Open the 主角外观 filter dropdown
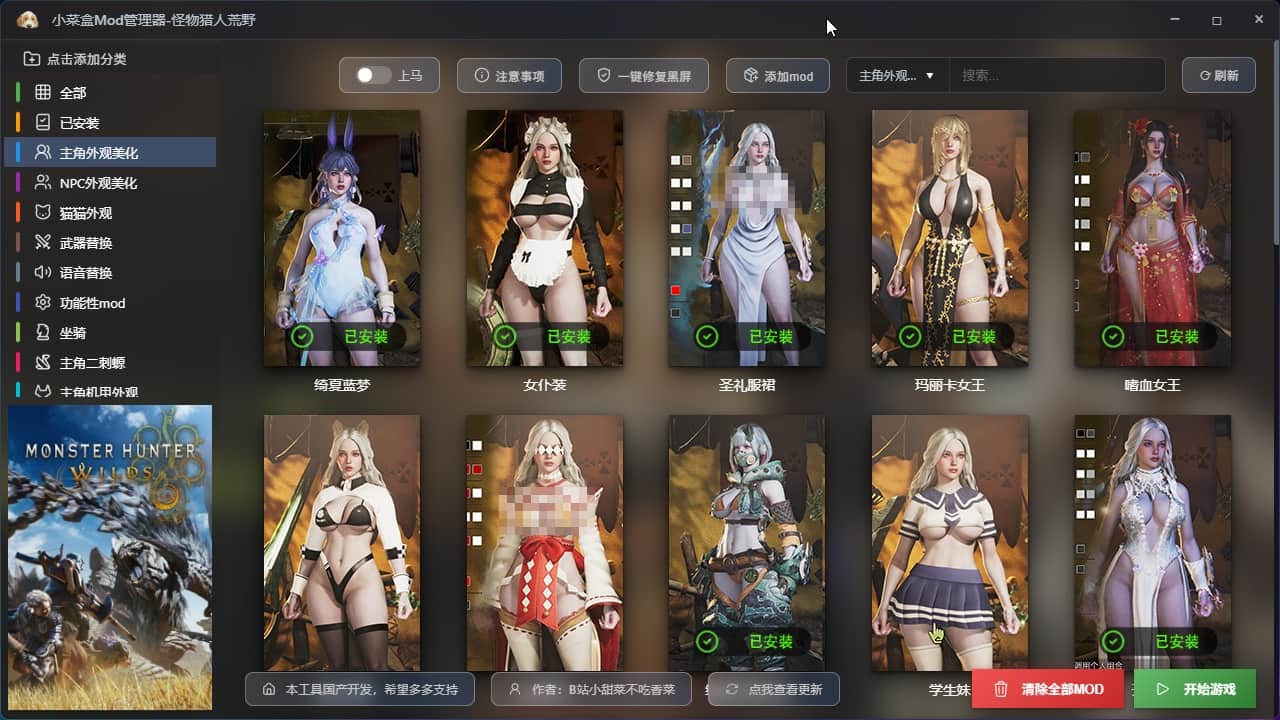The image size is (1280, 720). click(x=897, y=75)
